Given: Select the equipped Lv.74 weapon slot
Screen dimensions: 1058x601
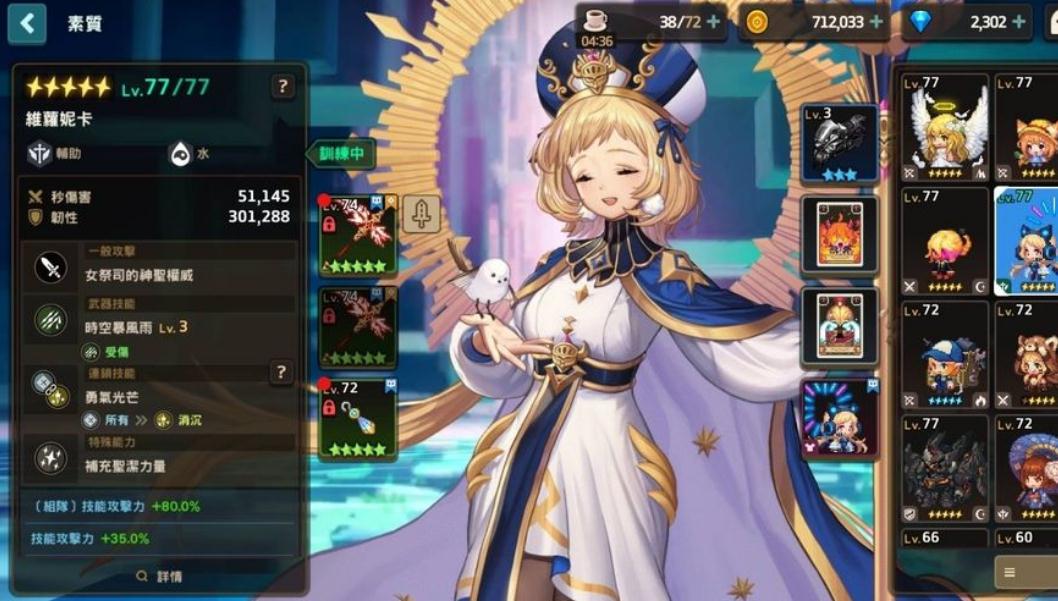Looking at the screenshot, I should 358,236.
